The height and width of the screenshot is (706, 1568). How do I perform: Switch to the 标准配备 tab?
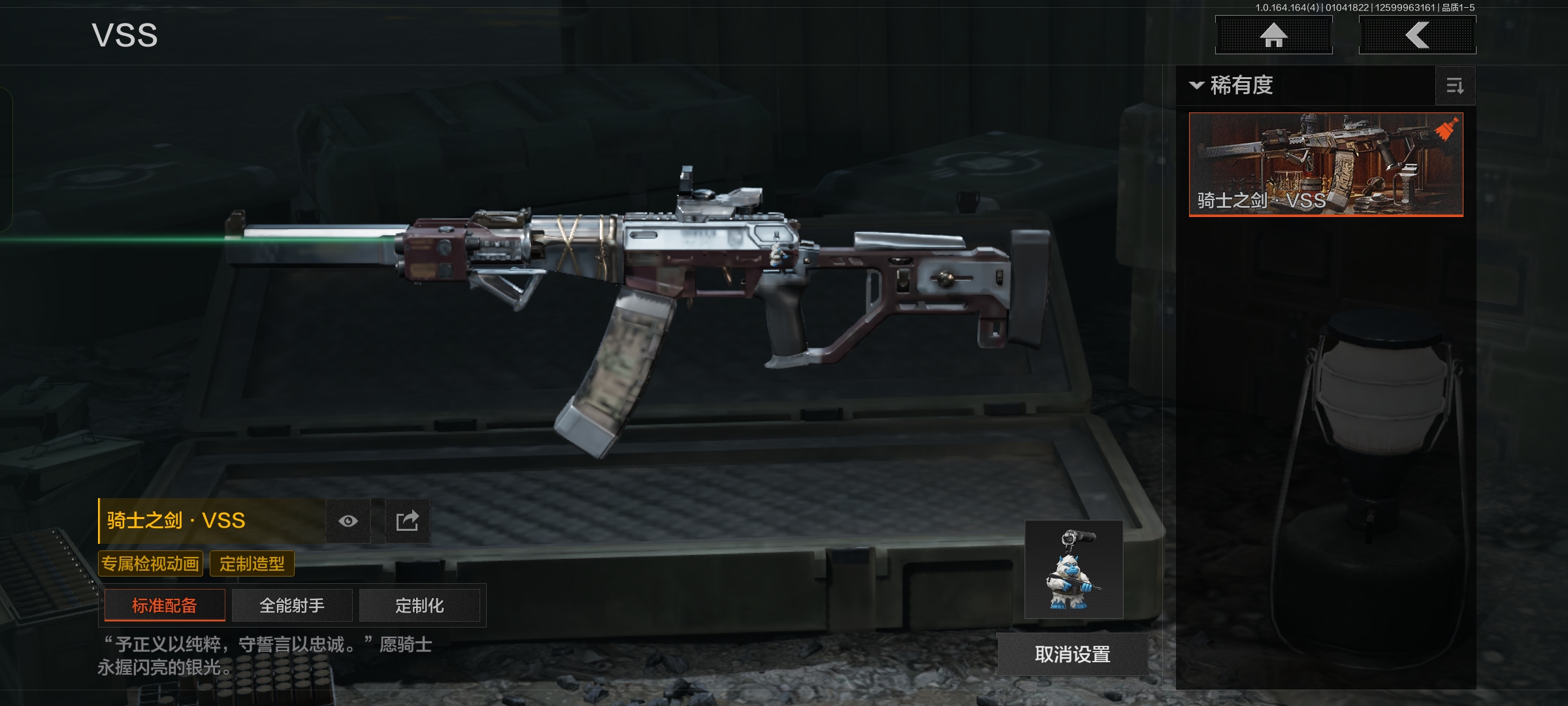(165, 605)
